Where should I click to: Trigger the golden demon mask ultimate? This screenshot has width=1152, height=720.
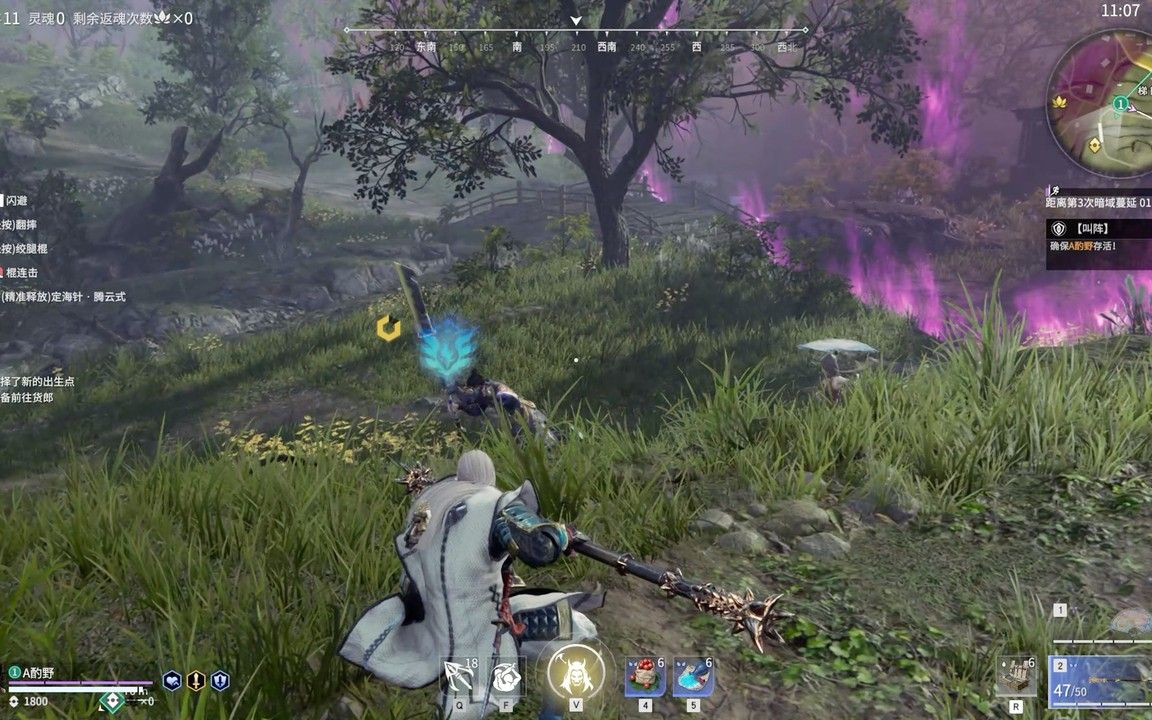576,673
